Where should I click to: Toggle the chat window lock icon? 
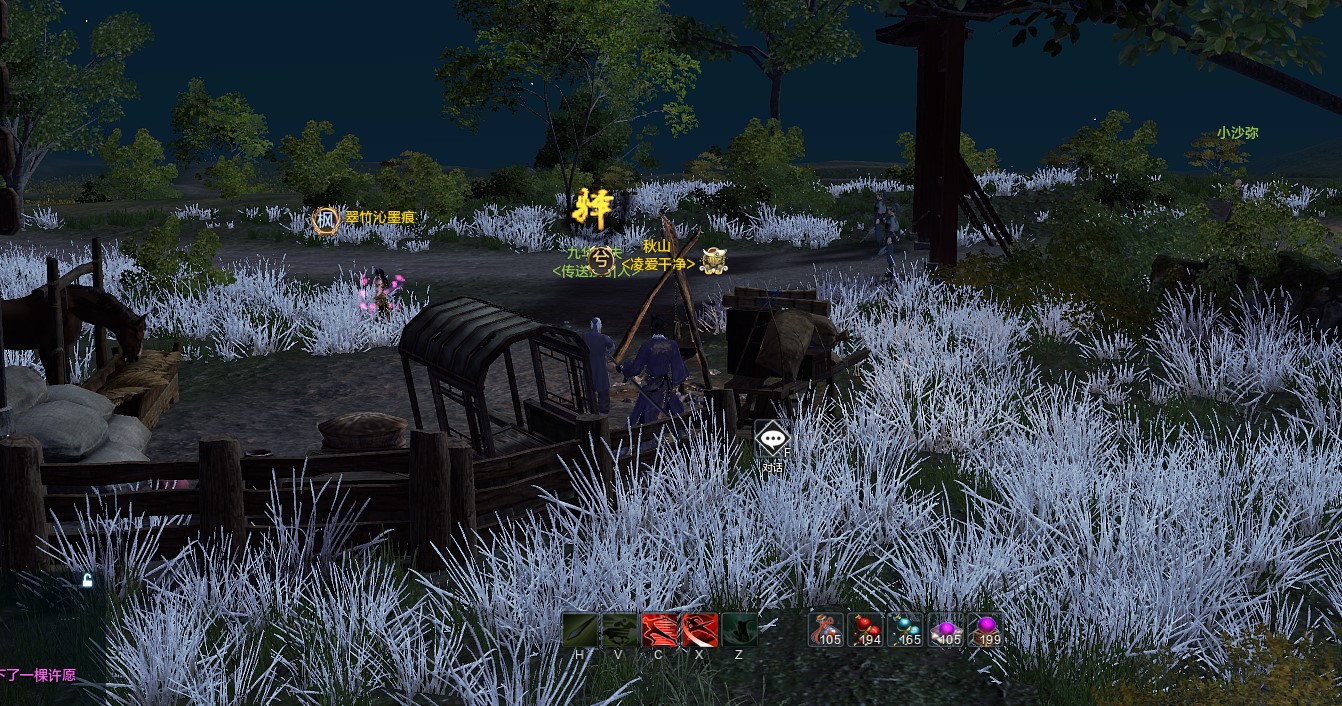(x=87, y=581)
